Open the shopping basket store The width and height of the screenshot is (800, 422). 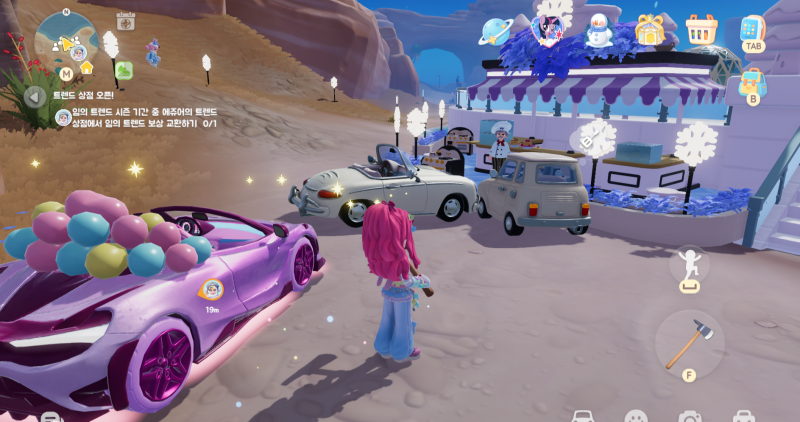[x=702, y=31]
